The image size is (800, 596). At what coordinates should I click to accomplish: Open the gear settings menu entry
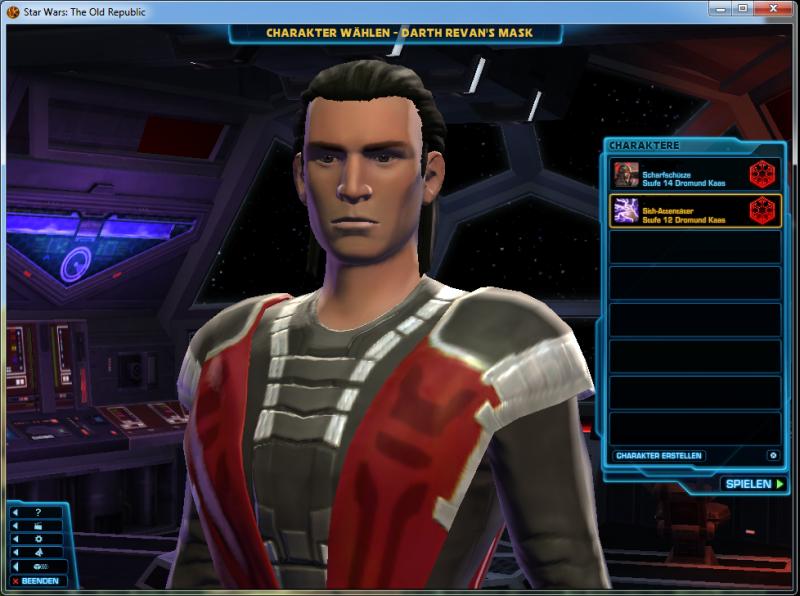(37, 538)
